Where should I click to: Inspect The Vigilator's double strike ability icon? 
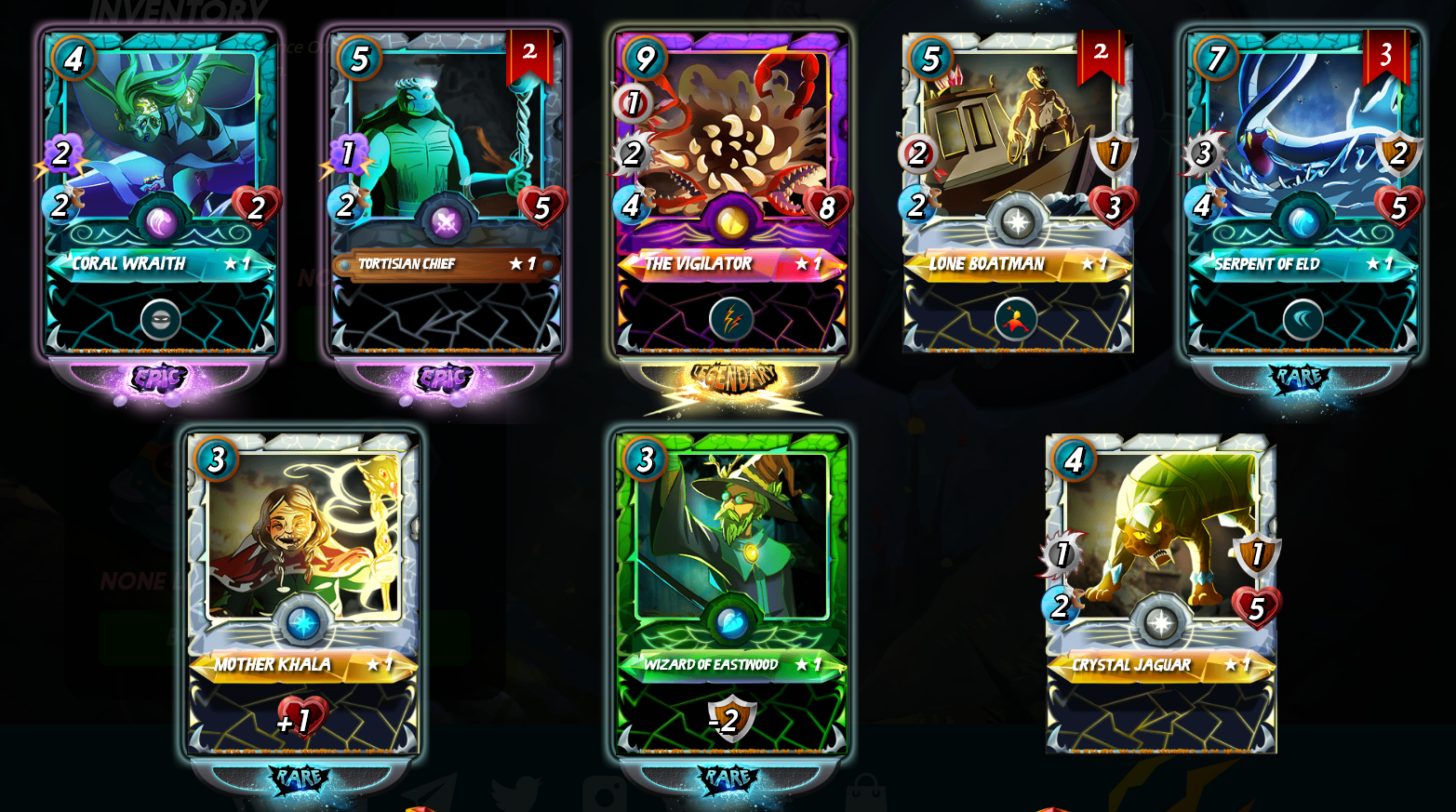[731, 320]
